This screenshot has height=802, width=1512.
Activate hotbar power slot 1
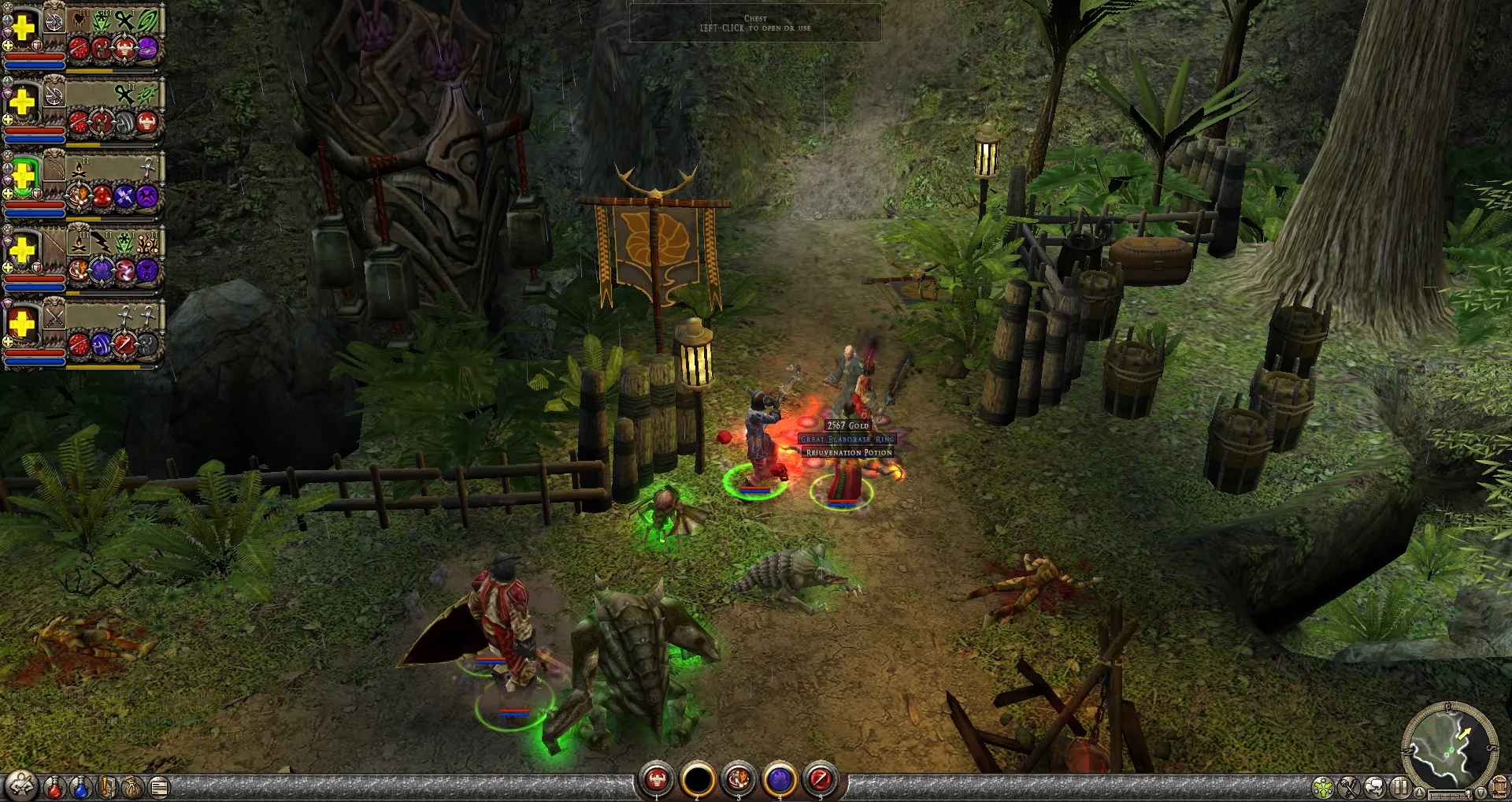656,780
